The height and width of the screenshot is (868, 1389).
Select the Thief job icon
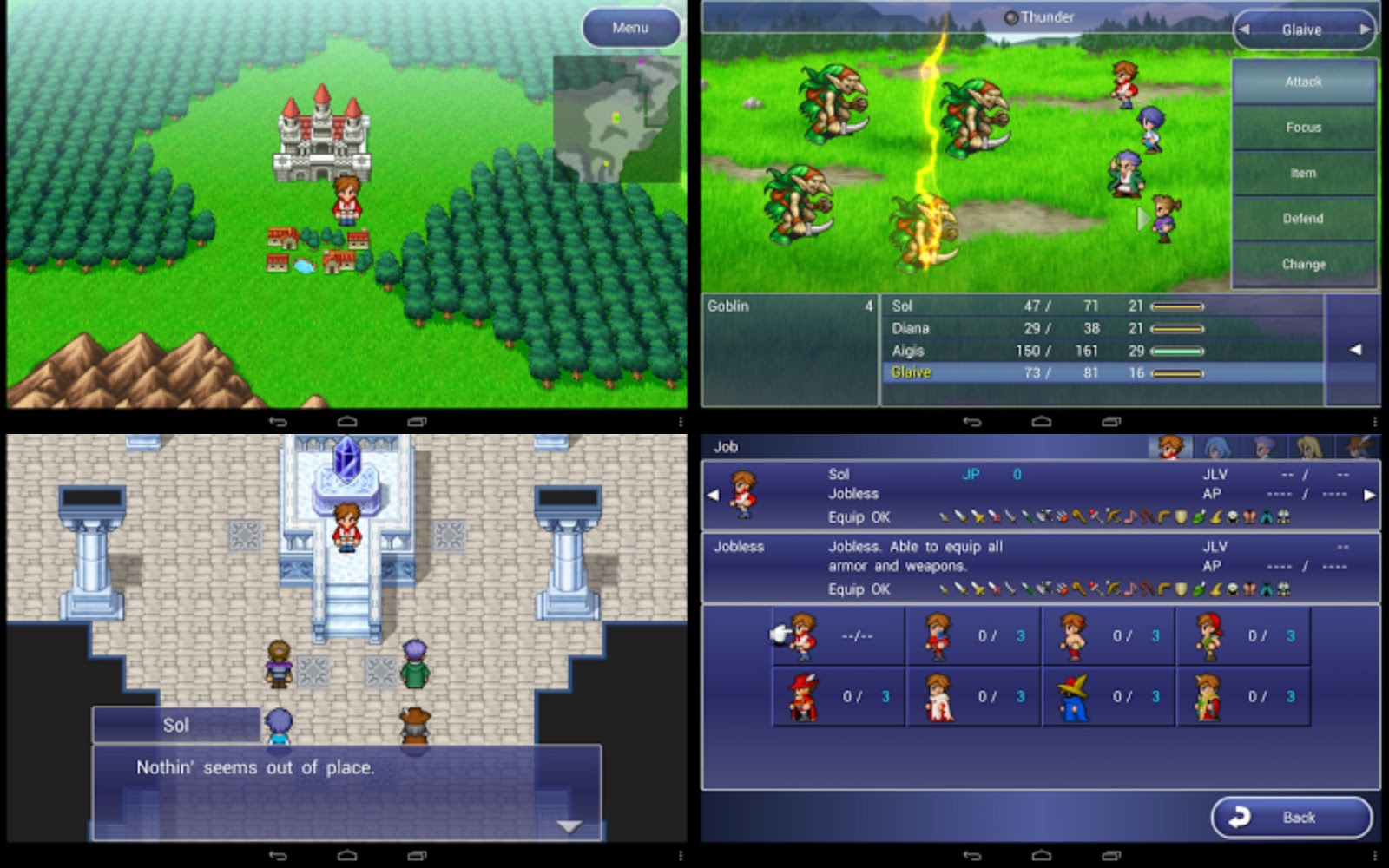(x=1205, y=635)
